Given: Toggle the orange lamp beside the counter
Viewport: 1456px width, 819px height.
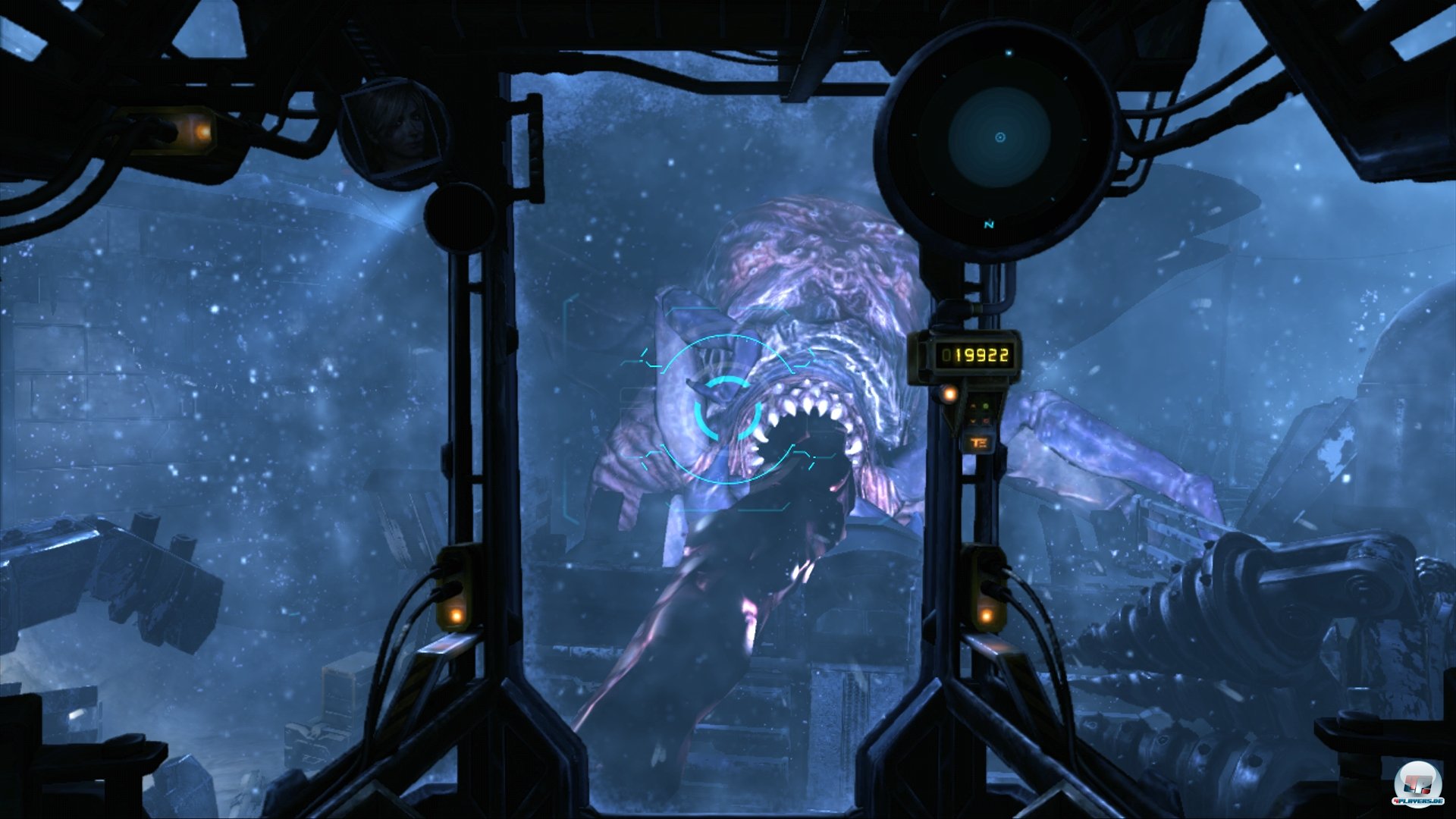Looking at the screenshot, I should 949,394.
